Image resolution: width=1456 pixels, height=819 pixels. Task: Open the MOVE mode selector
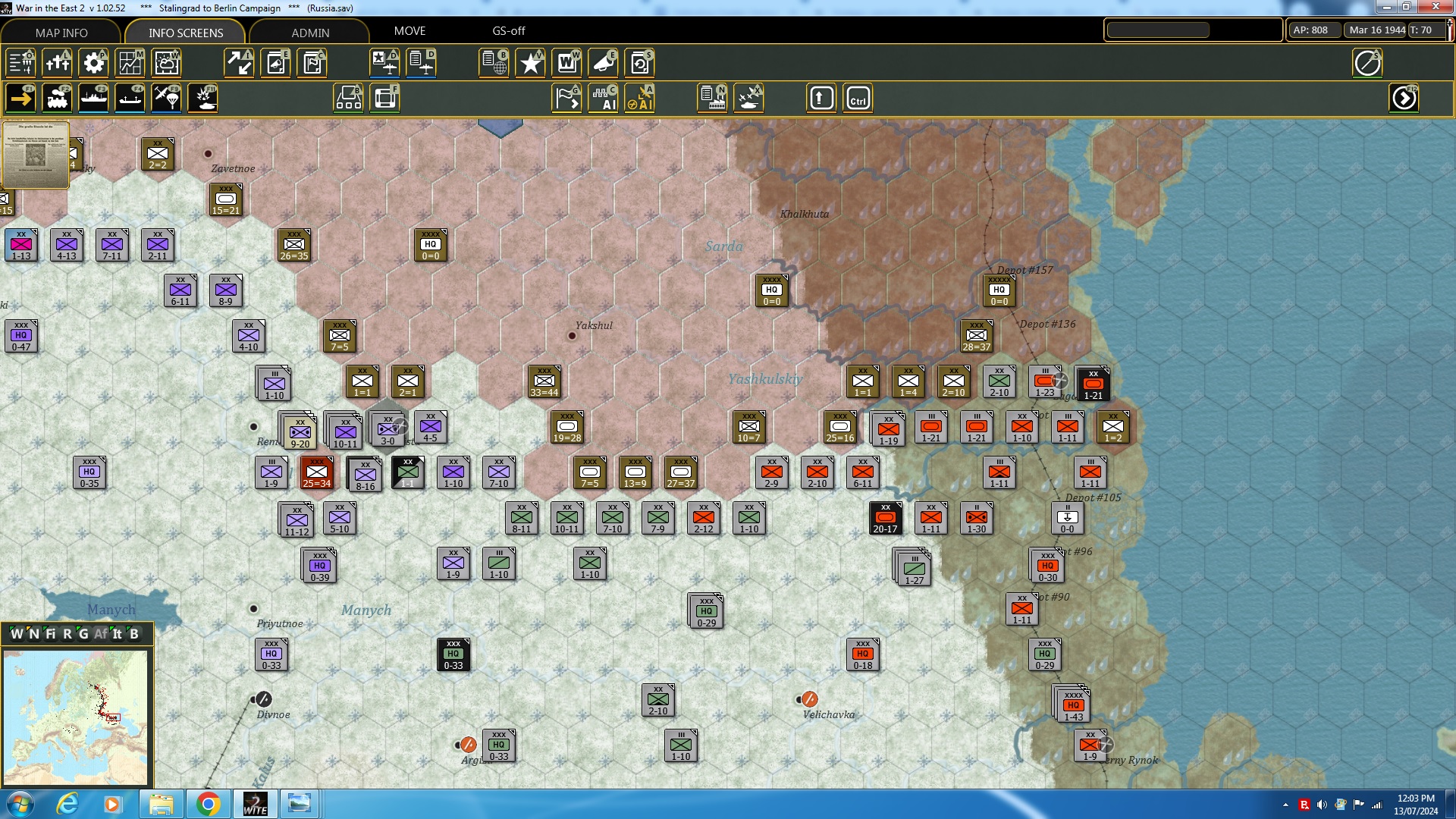pyautogui.click(x=409, y=31)
